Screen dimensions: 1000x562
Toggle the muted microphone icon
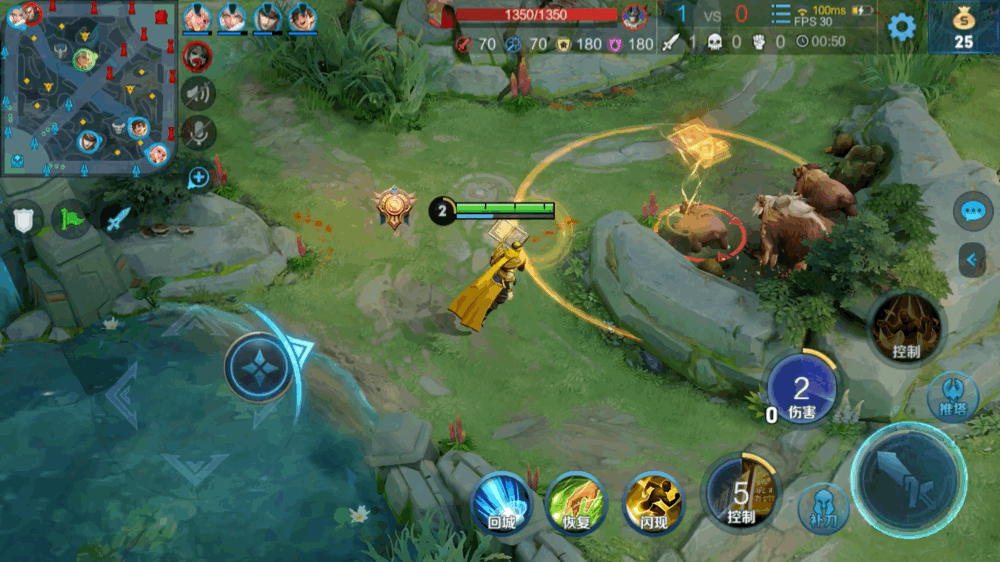pos(199,133)
